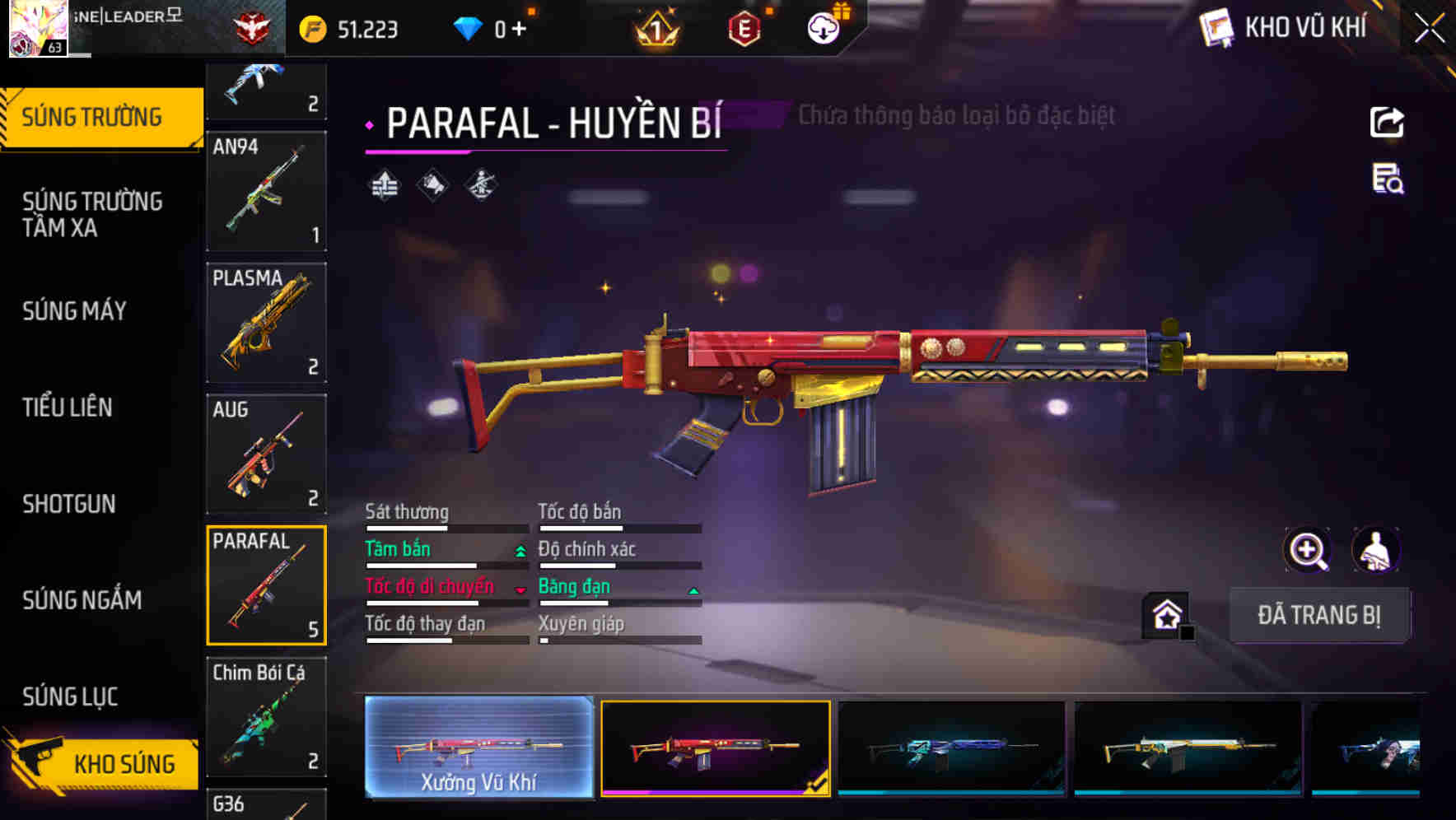The image size is (1456, 820).
Task: Open the share icon near top right
Action: [1388, 122]
